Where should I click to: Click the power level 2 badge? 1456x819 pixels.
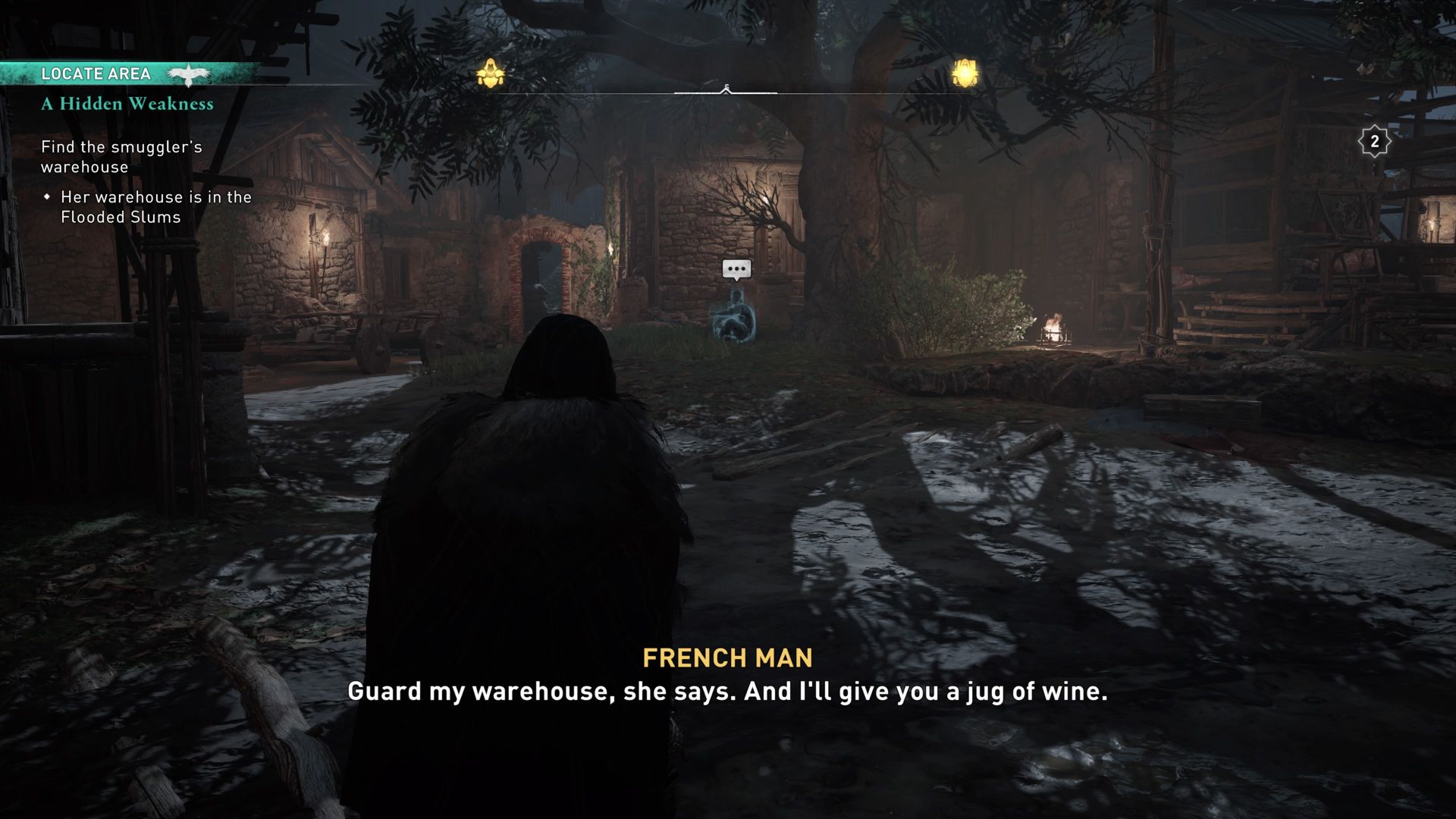point(1374,140)
